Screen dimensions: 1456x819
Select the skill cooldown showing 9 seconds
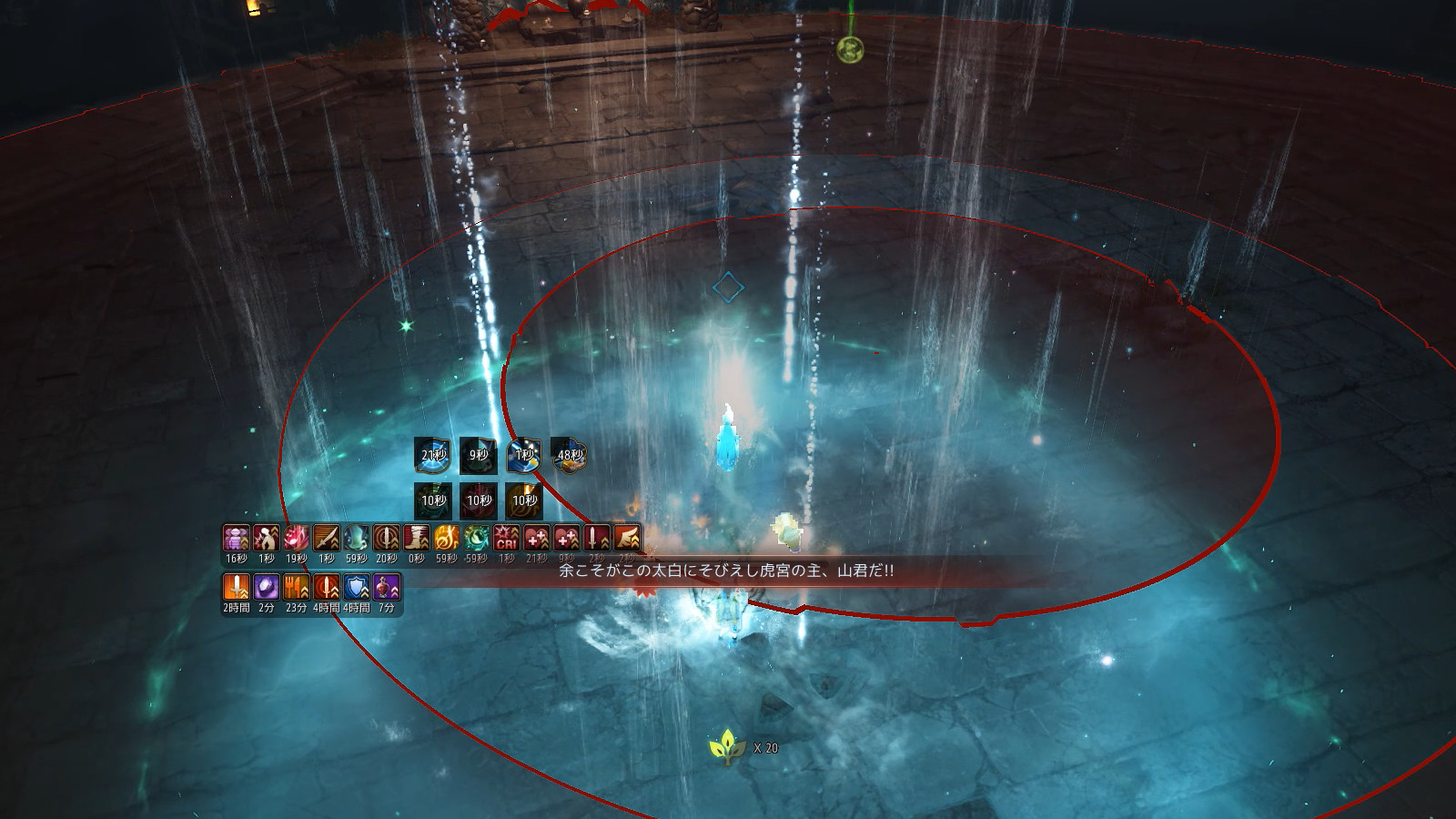coord(479,455)
